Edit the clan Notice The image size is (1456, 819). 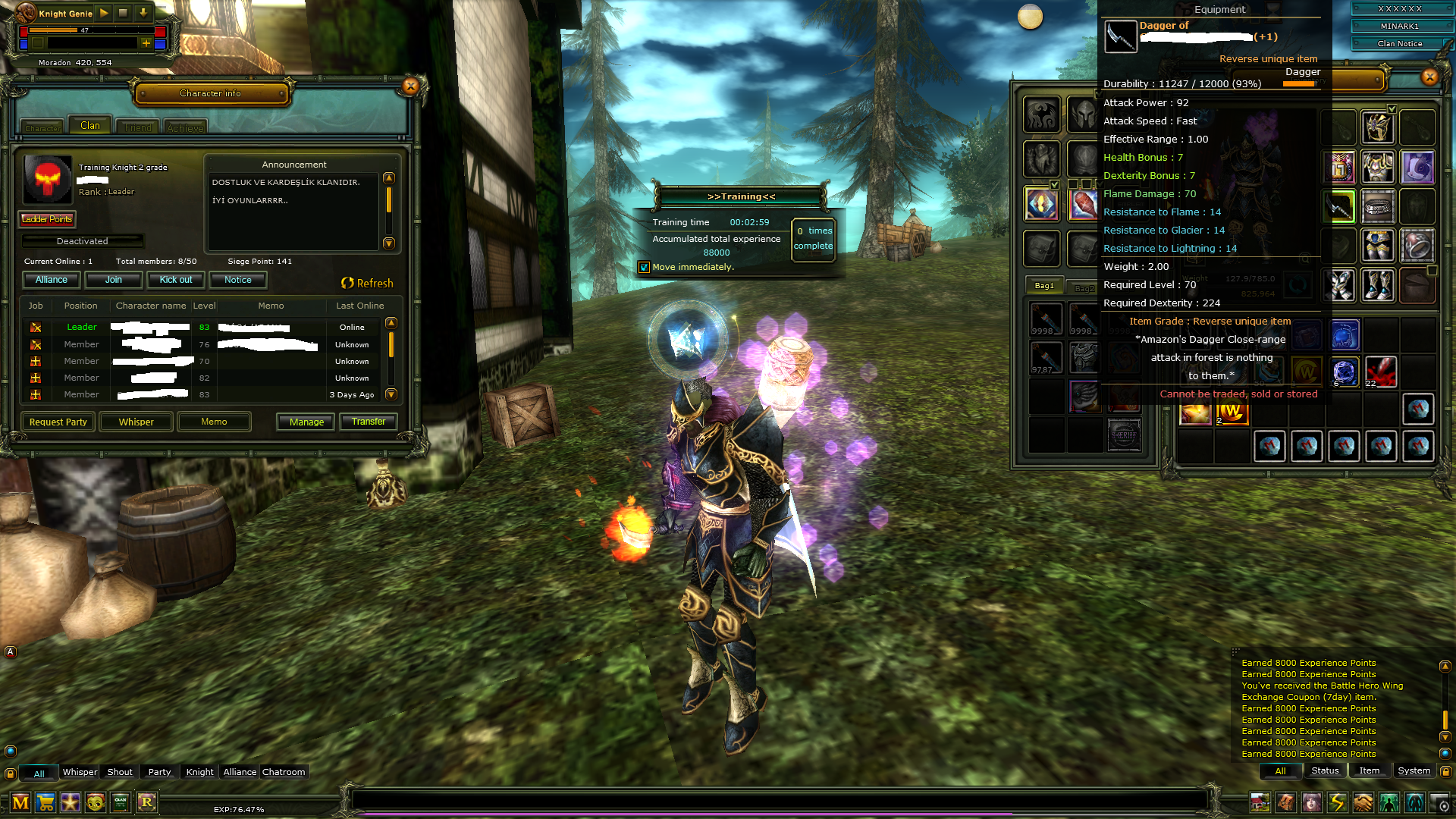[x=237, y=280]
